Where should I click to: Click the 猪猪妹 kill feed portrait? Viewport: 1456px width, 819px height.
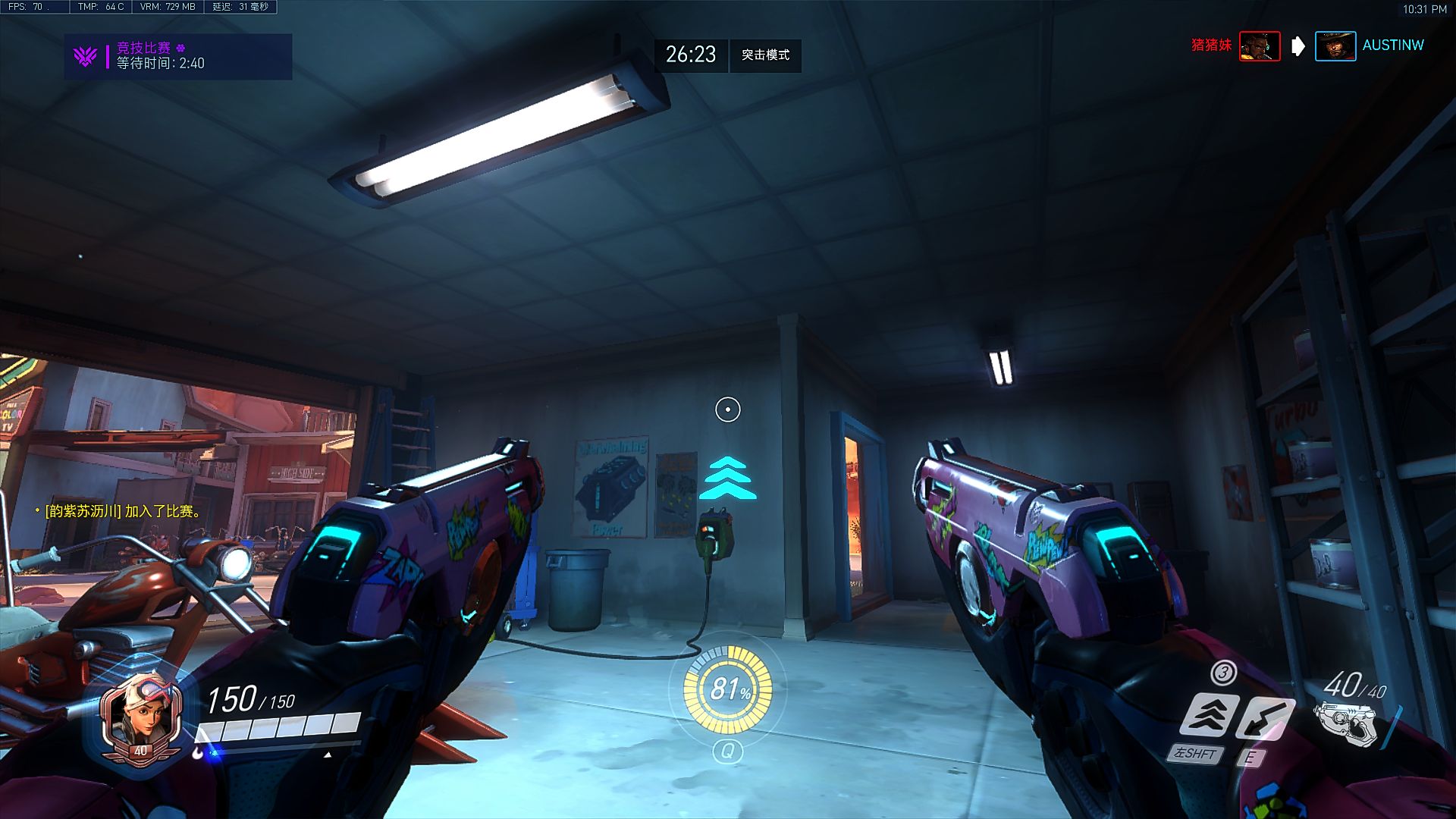click(x=1259, y=46)
